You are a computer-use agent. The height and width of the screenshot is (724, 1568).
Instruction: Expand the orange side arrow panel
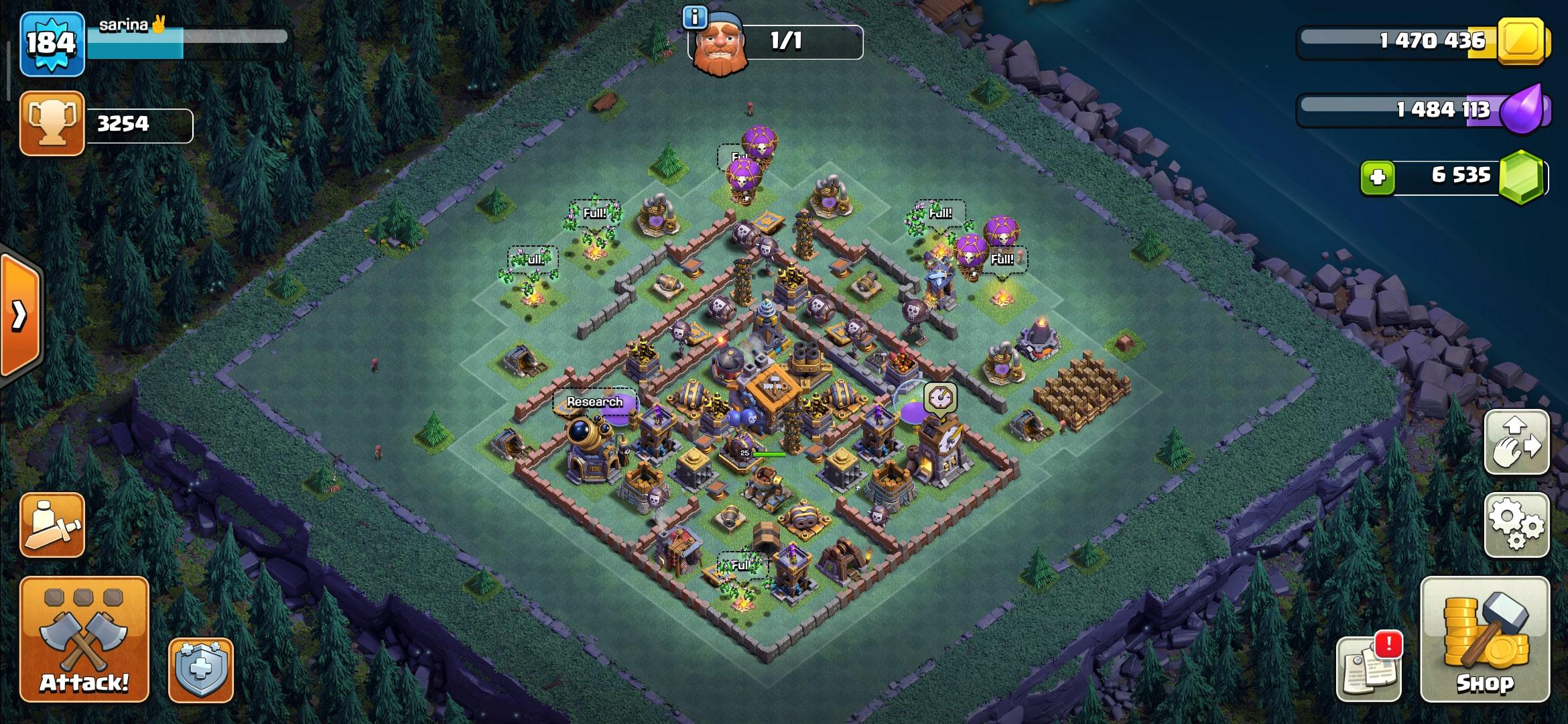pyautogui.click(x=20, y=315)
